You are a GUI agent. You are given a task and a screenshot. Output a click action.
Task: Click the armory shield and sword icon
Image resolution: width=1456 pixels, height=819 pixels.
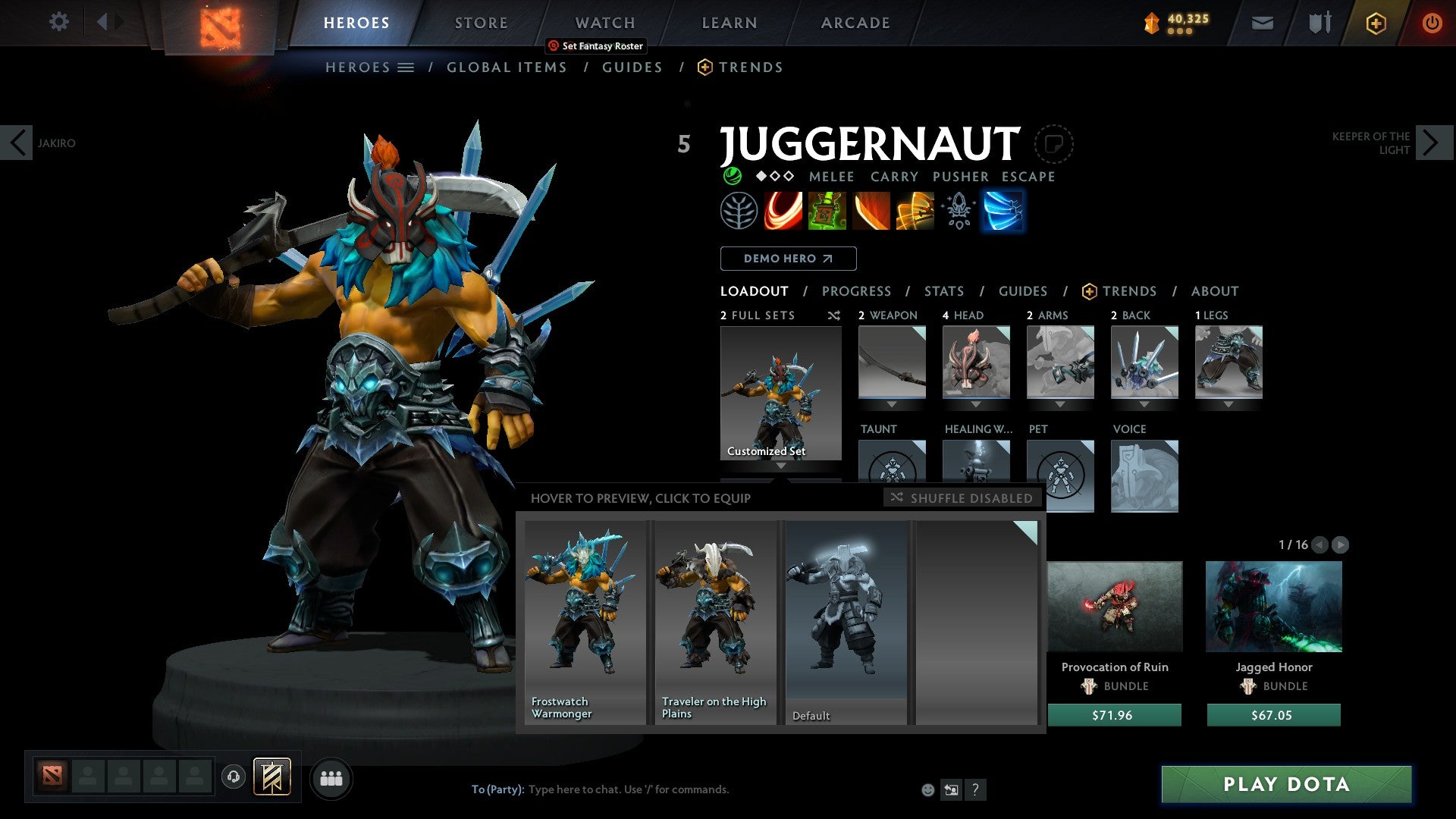pos(1318,23)
